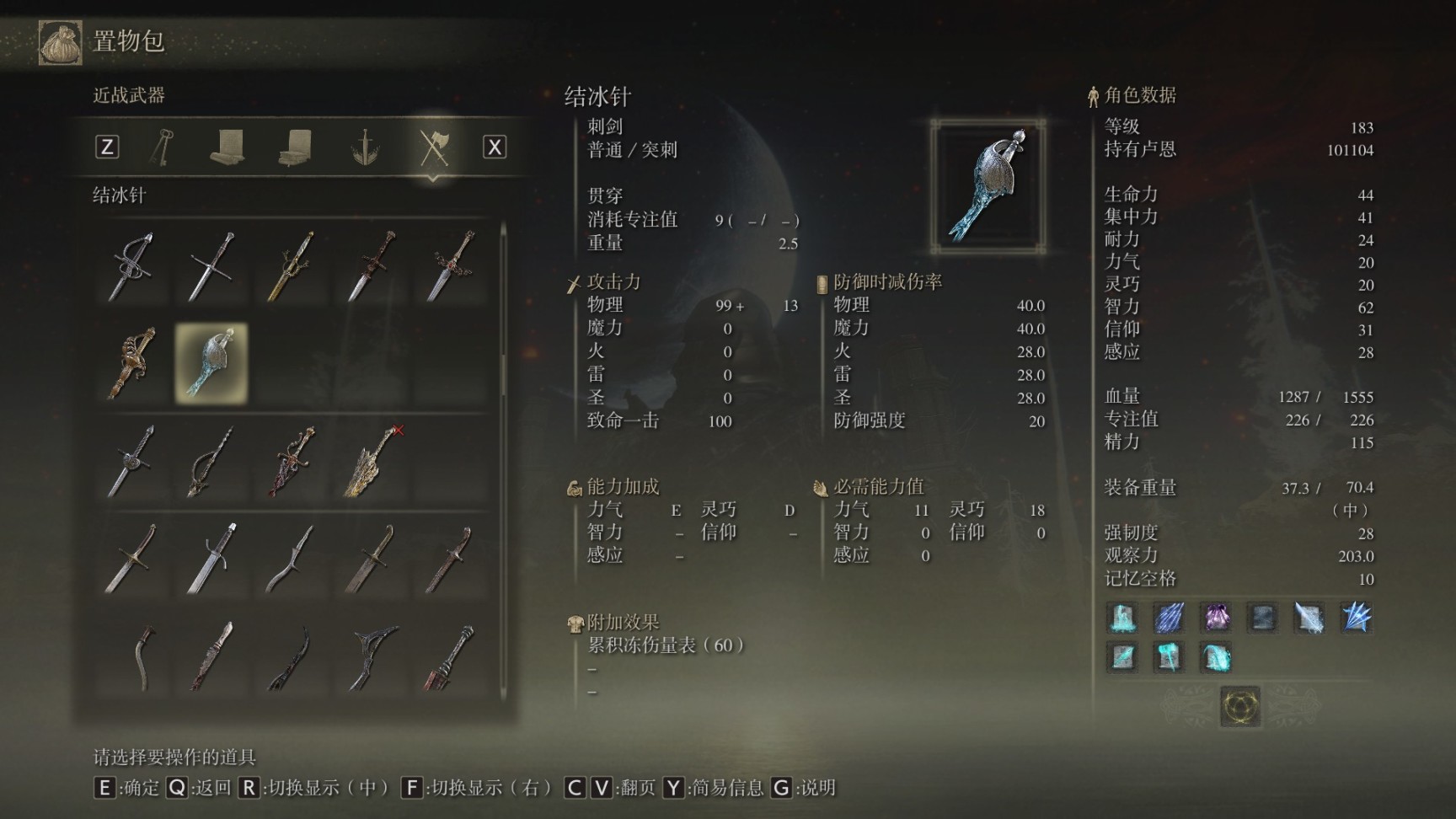Click the 结冰针 item preview image

click(988, 186)
